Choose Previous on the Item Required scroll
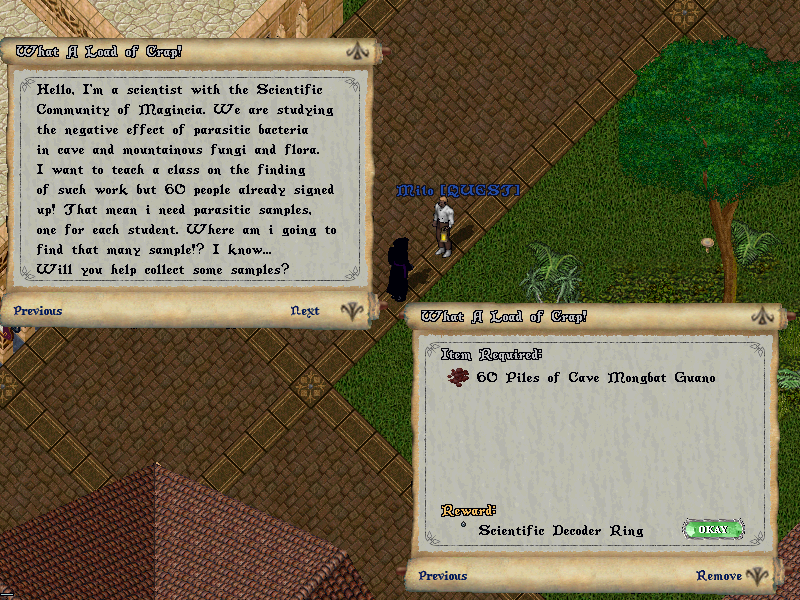 coord(443,576)
